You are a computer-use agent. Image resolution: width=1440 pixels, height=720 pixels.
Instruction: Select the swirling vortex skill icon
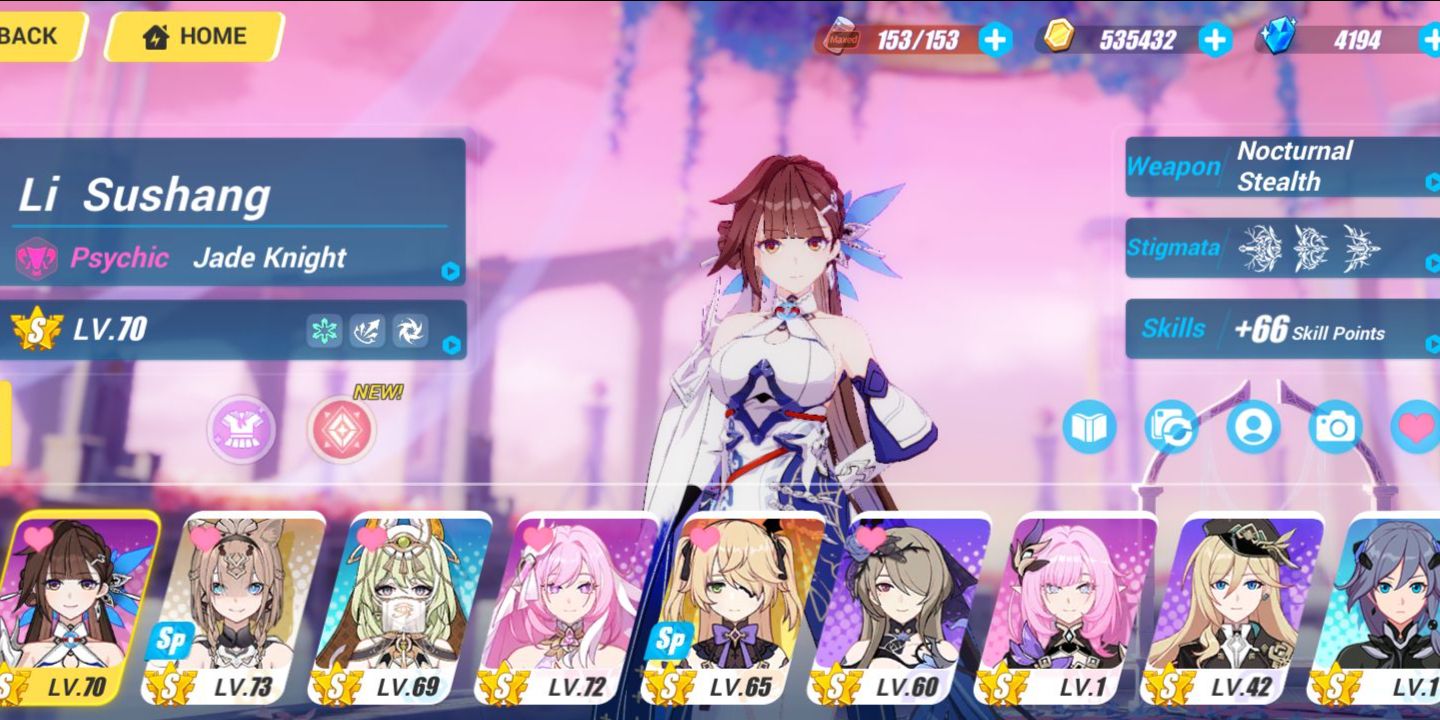tap(409, 330)
